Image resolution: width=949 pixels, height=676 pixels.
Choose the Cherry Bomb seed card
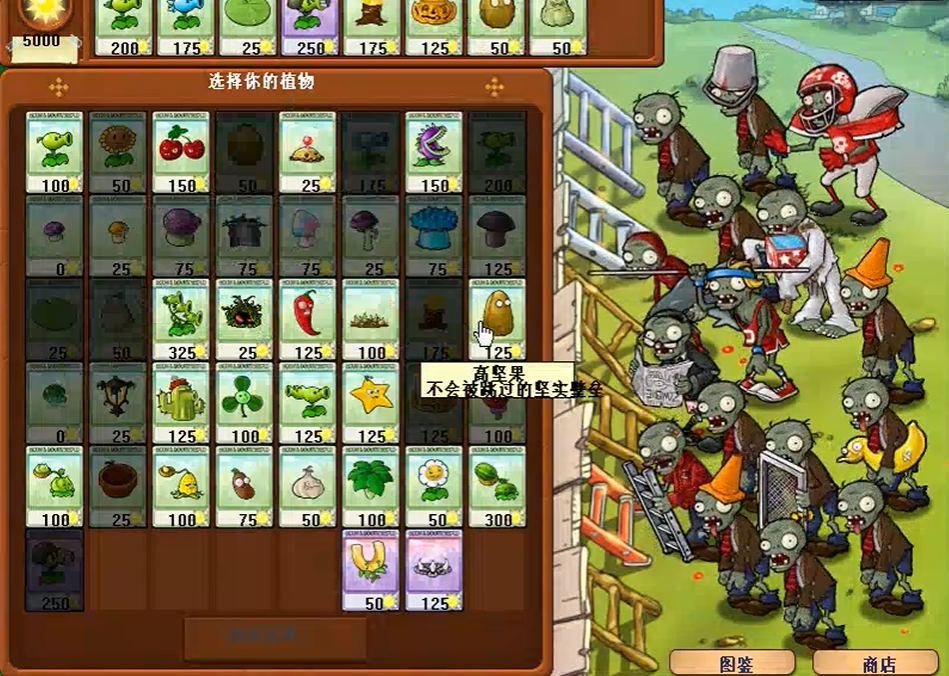181,150
